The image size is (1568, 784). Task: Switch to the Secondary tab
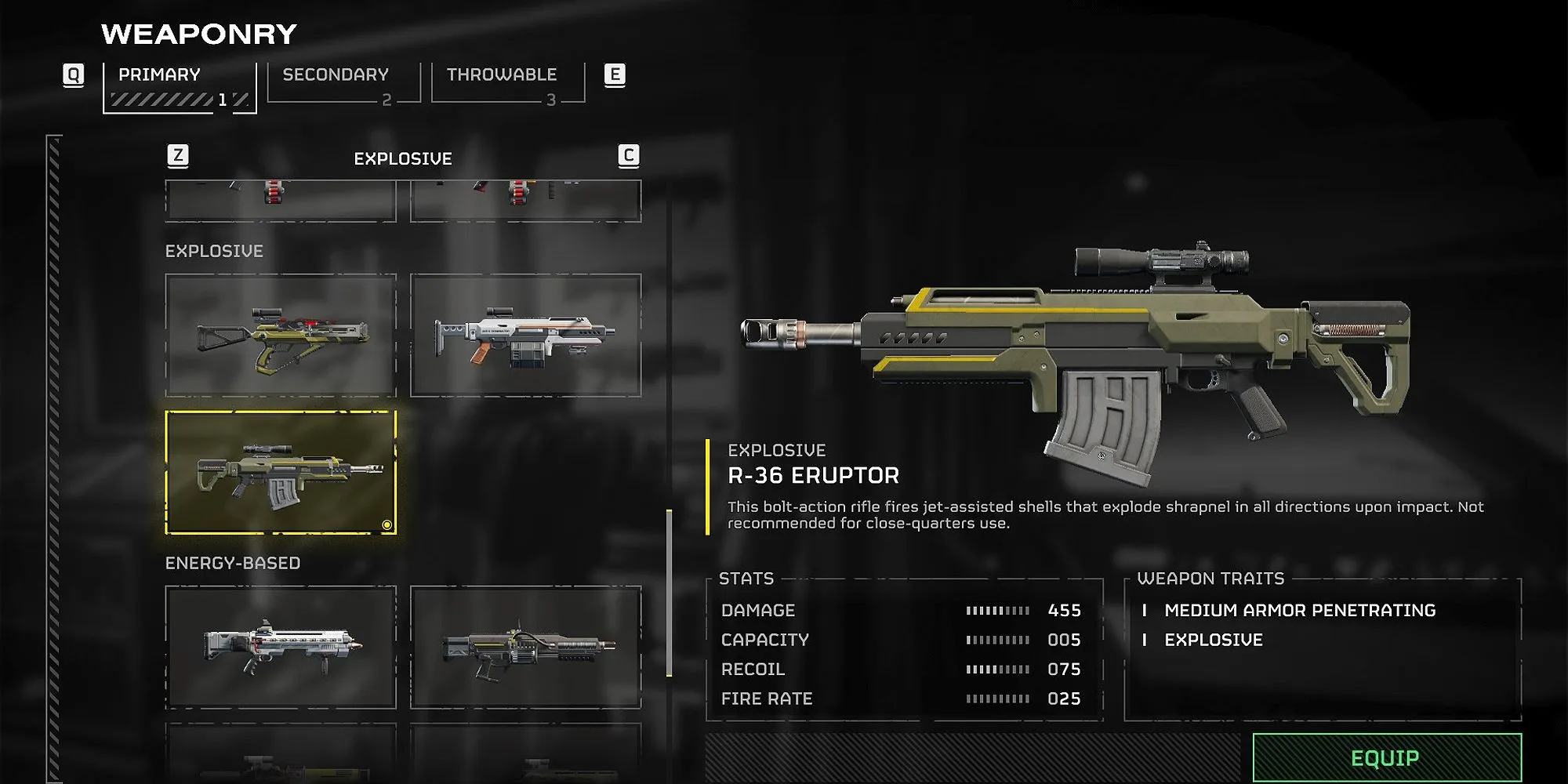(335, 74)
